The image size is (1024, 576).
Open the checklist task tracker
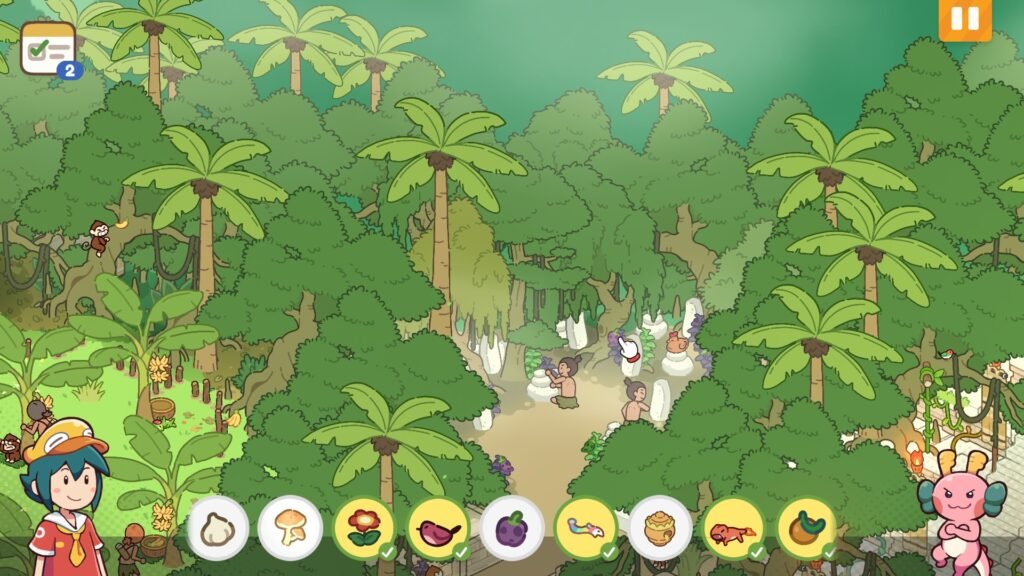point(49,48)
